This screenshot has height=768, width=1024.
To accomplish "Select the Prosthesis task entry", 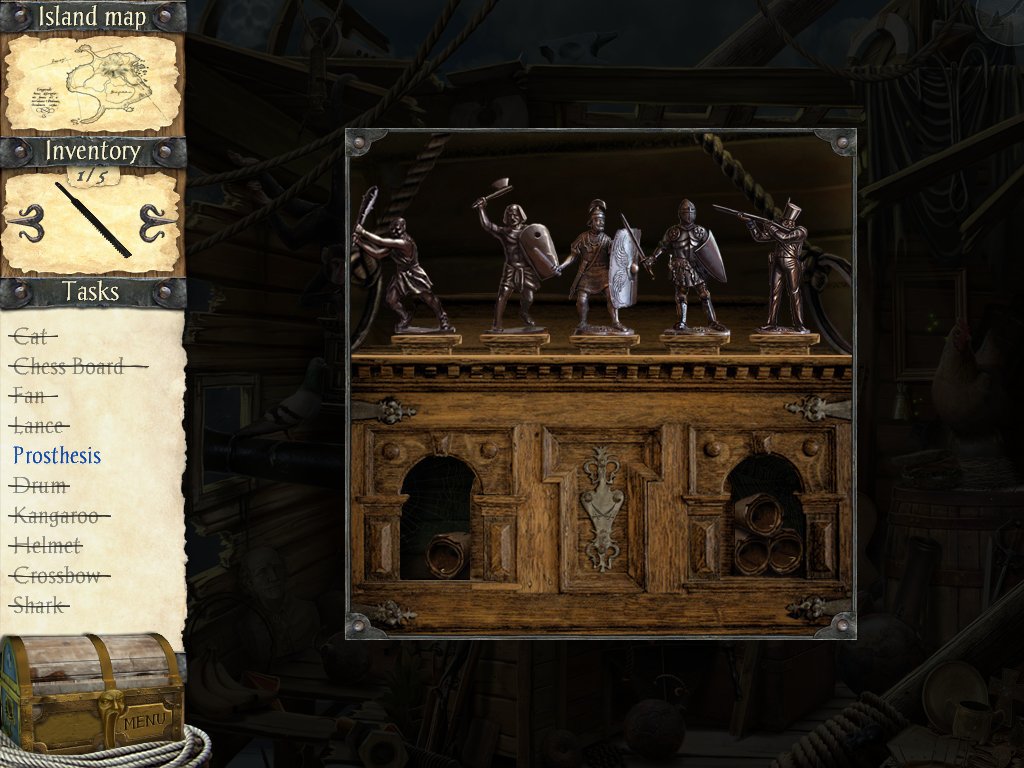I will (57, 456).
